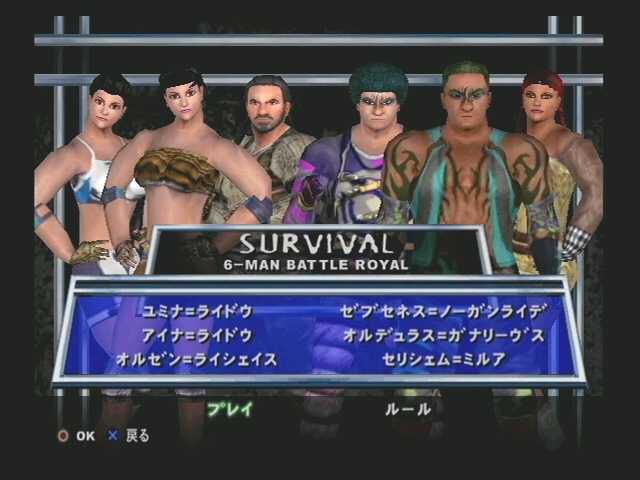Open the ルール (Rules) option
The height and width of the screenshot is (480, 640).
coord(408,409)
